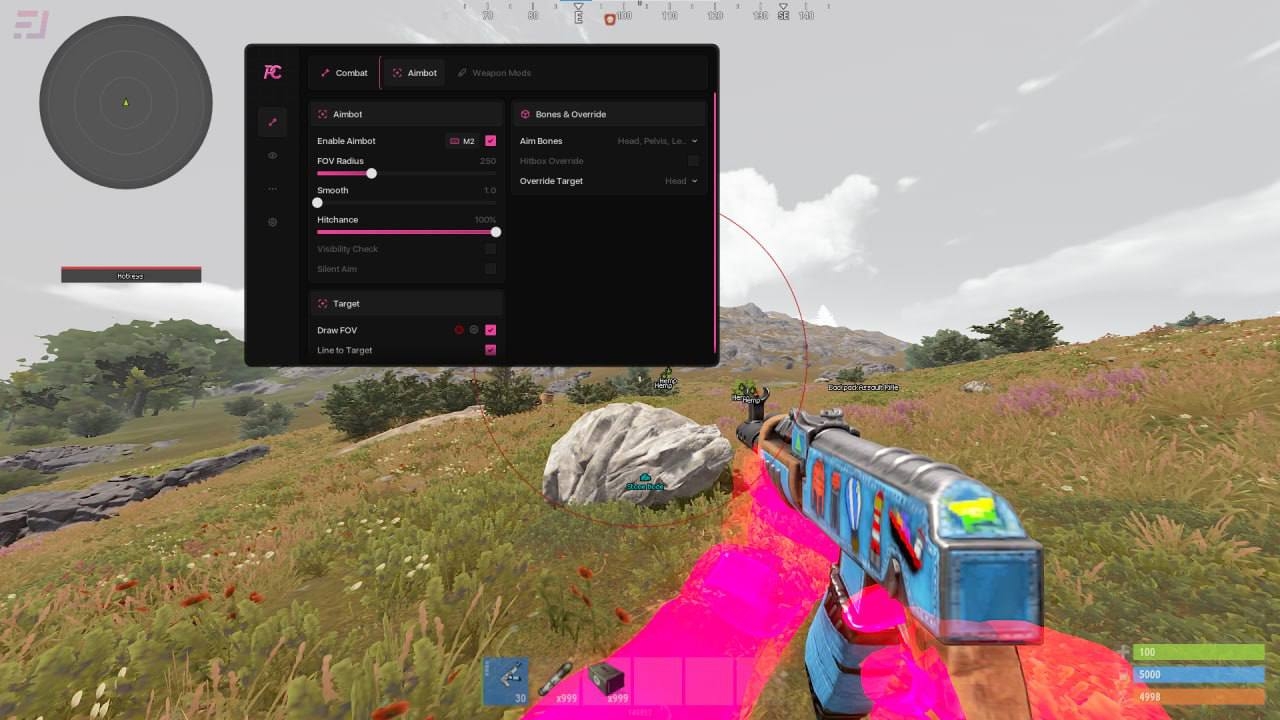1280x720 pixels.
Task: Click the FC logo at top of menu
Action: point(270,72)
